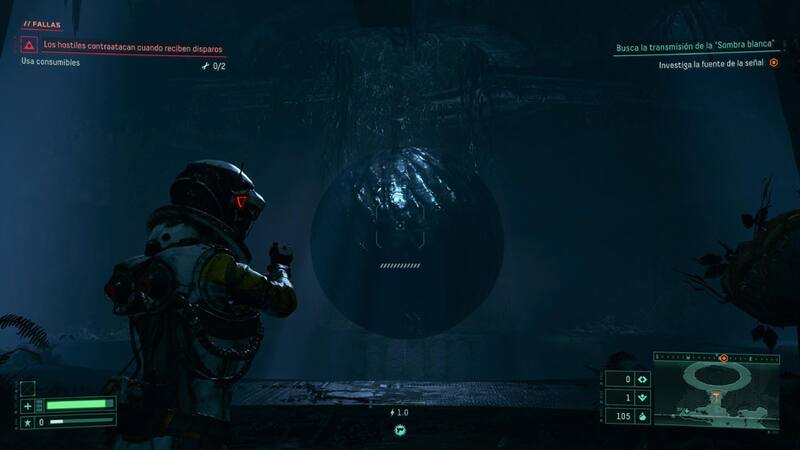Select the "Los hostiles contraatacan" malfunction entry
Image resolution: width=800 pixels, height=450 pixels.
[x=130, y=45]
